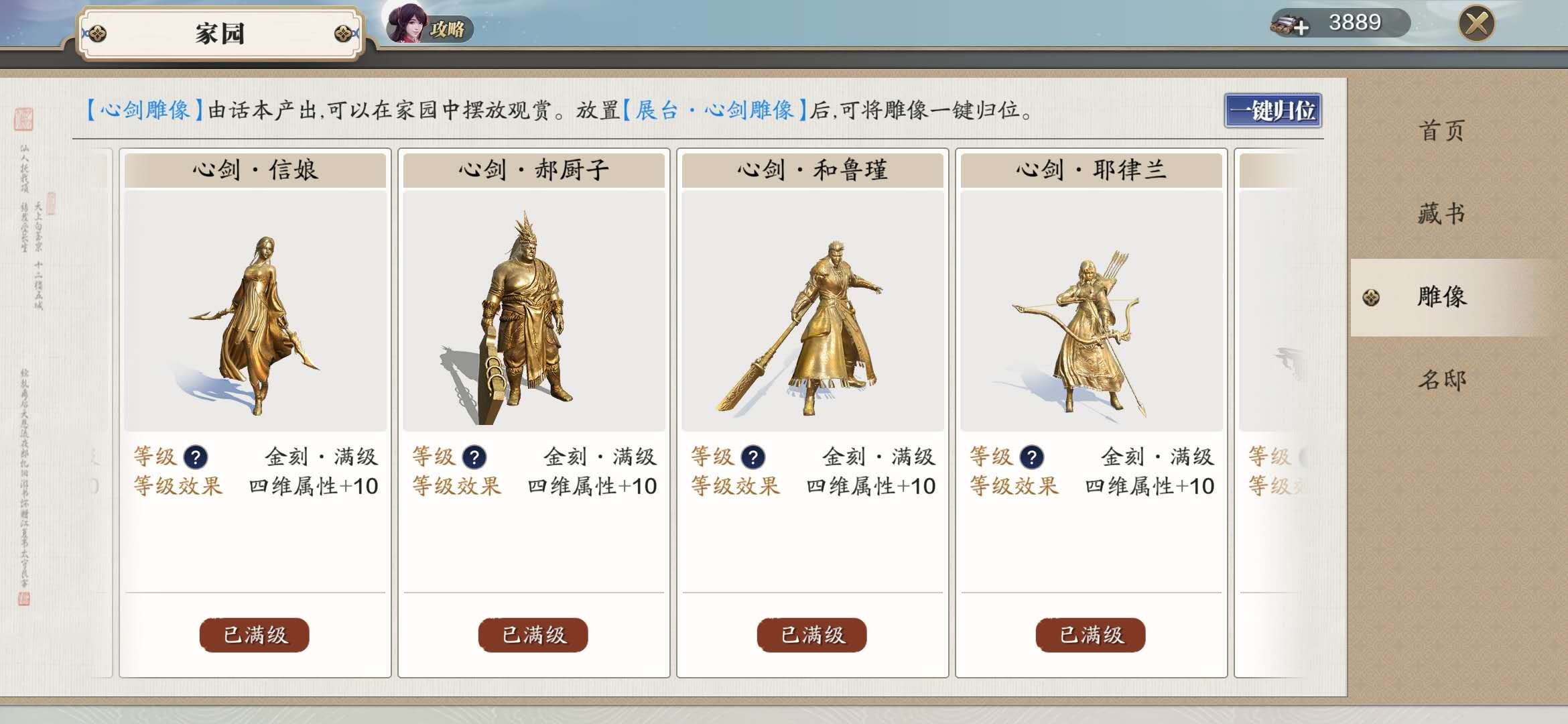
Task: Click 已满级 under 心剑·信娘
Action: [254, 635]
